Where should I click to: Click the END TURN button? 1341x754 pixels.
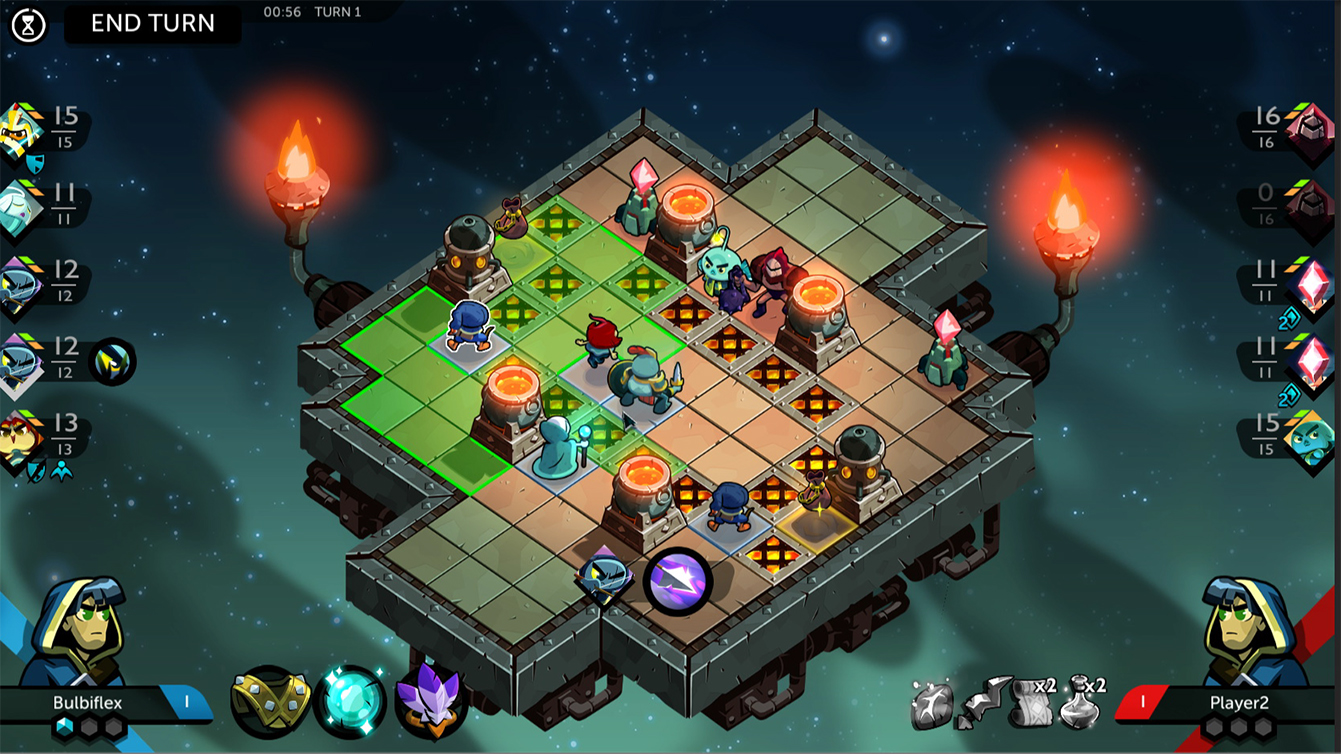152,23
